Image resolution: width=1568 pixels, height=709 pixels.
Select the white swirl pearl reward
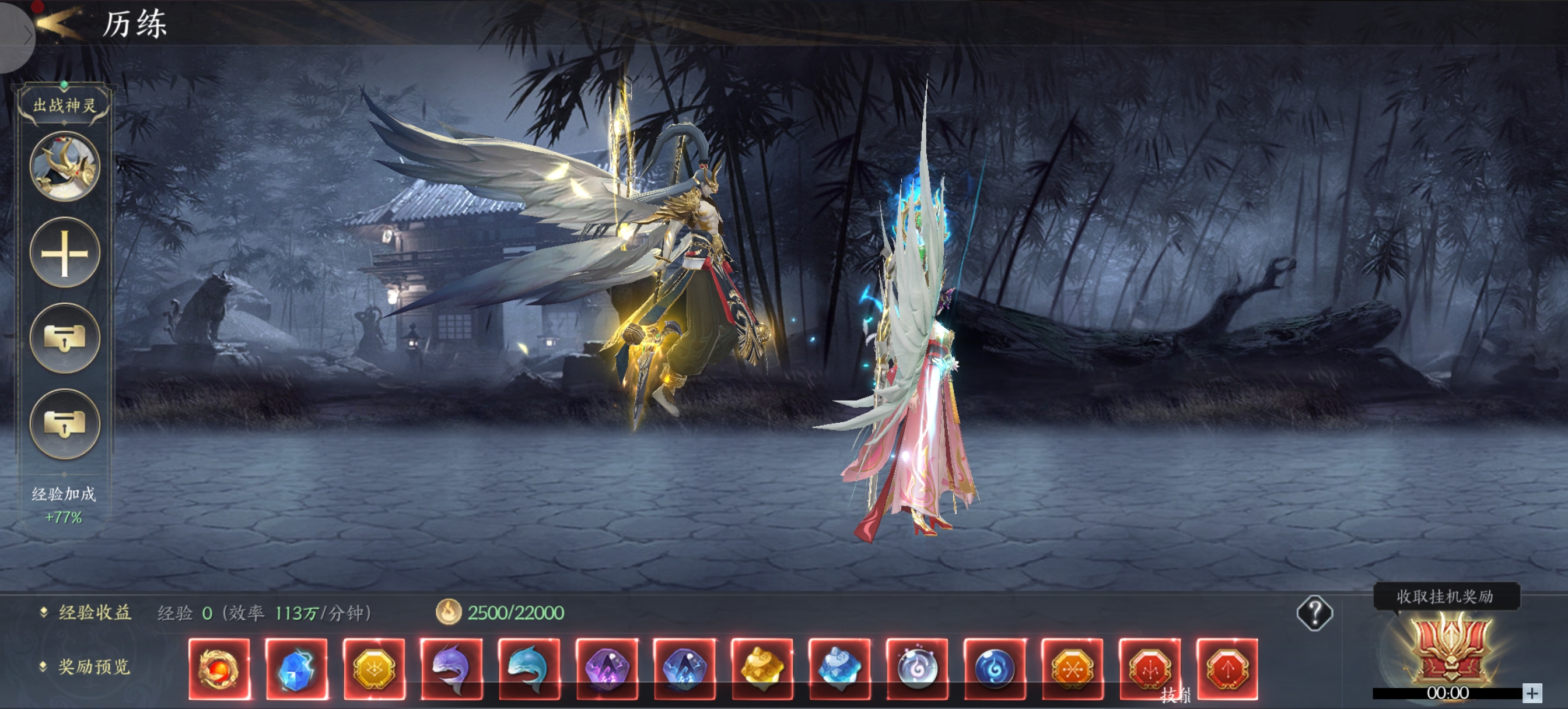pyautogui.click(x=918, y=669)
